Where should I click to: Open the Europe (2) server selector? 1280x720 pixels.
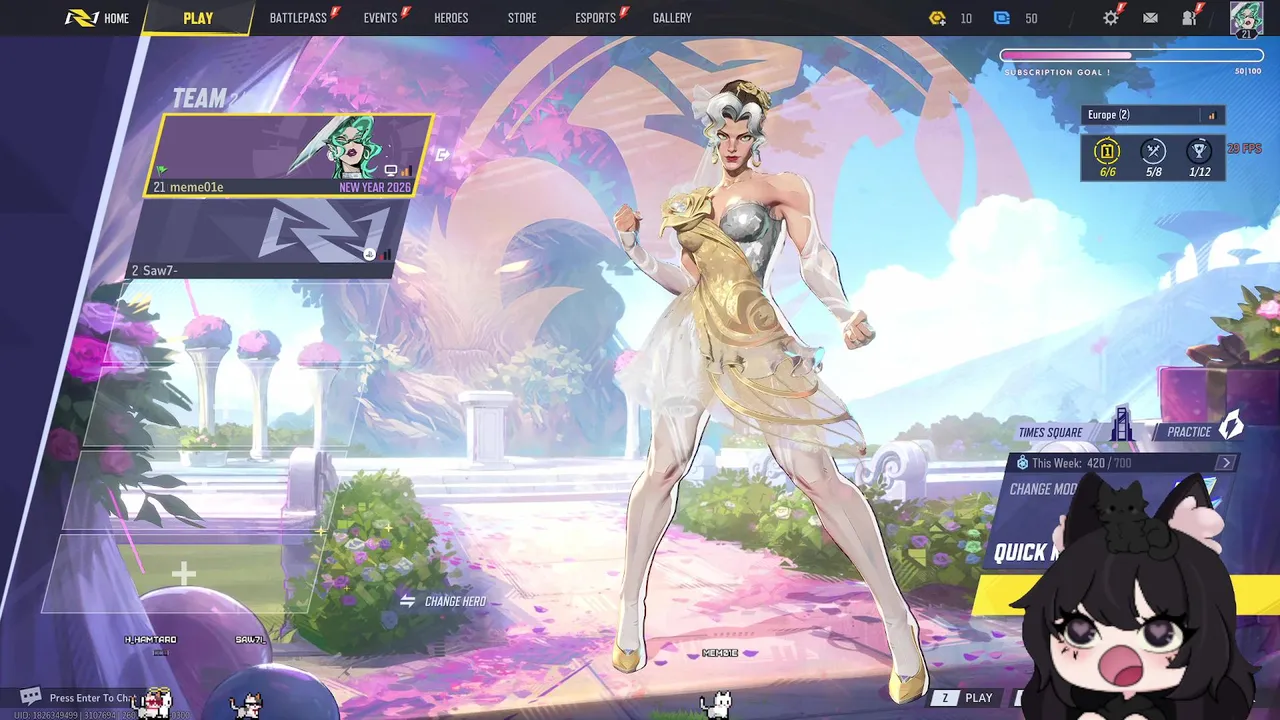pos(1152,115)
